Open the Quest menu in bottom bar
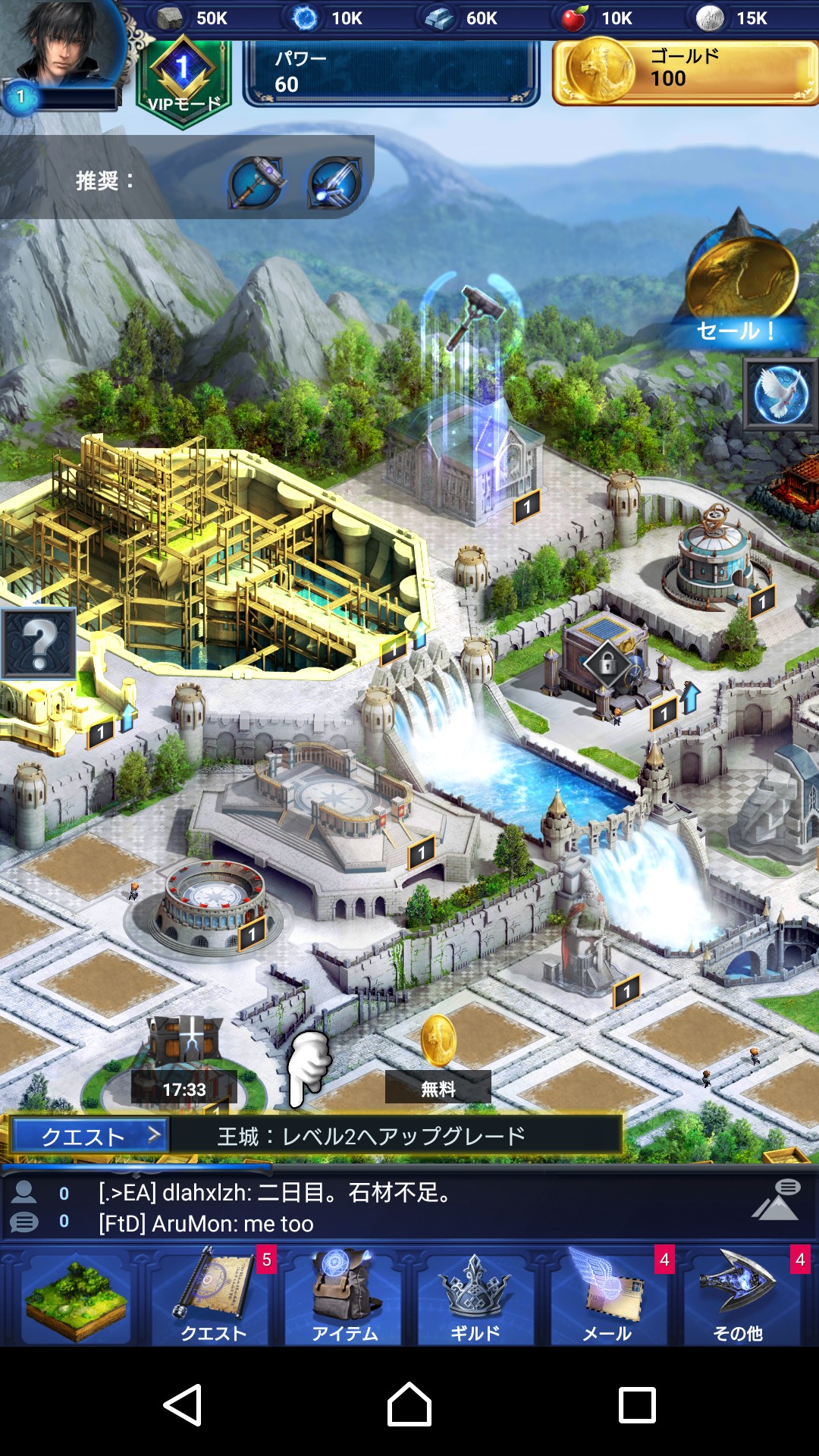819x1456 pixels. [213, 1298]
